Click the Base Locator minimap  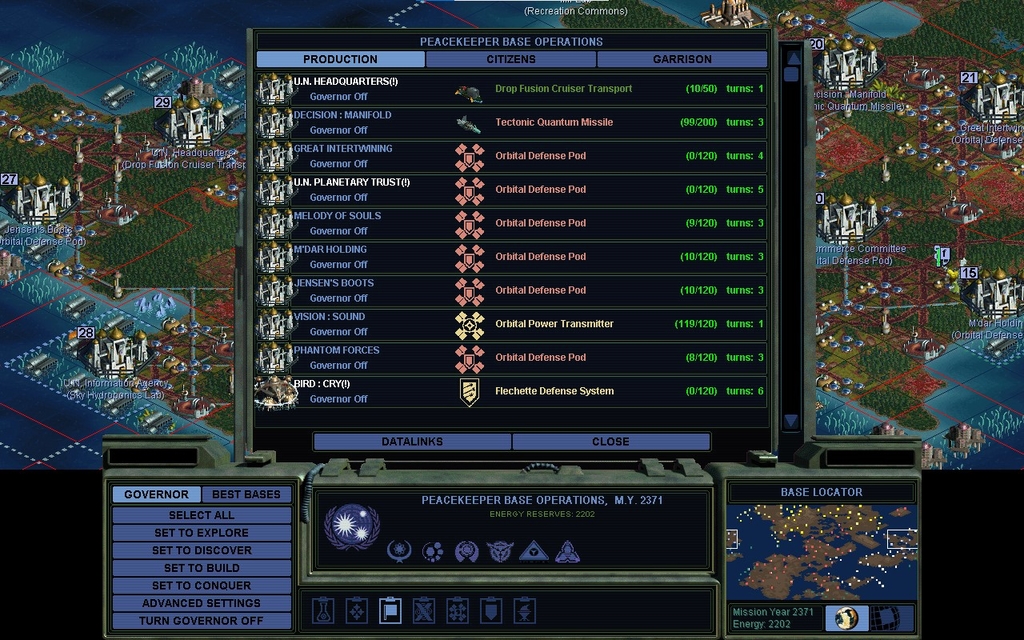click(x=821, y=551)
